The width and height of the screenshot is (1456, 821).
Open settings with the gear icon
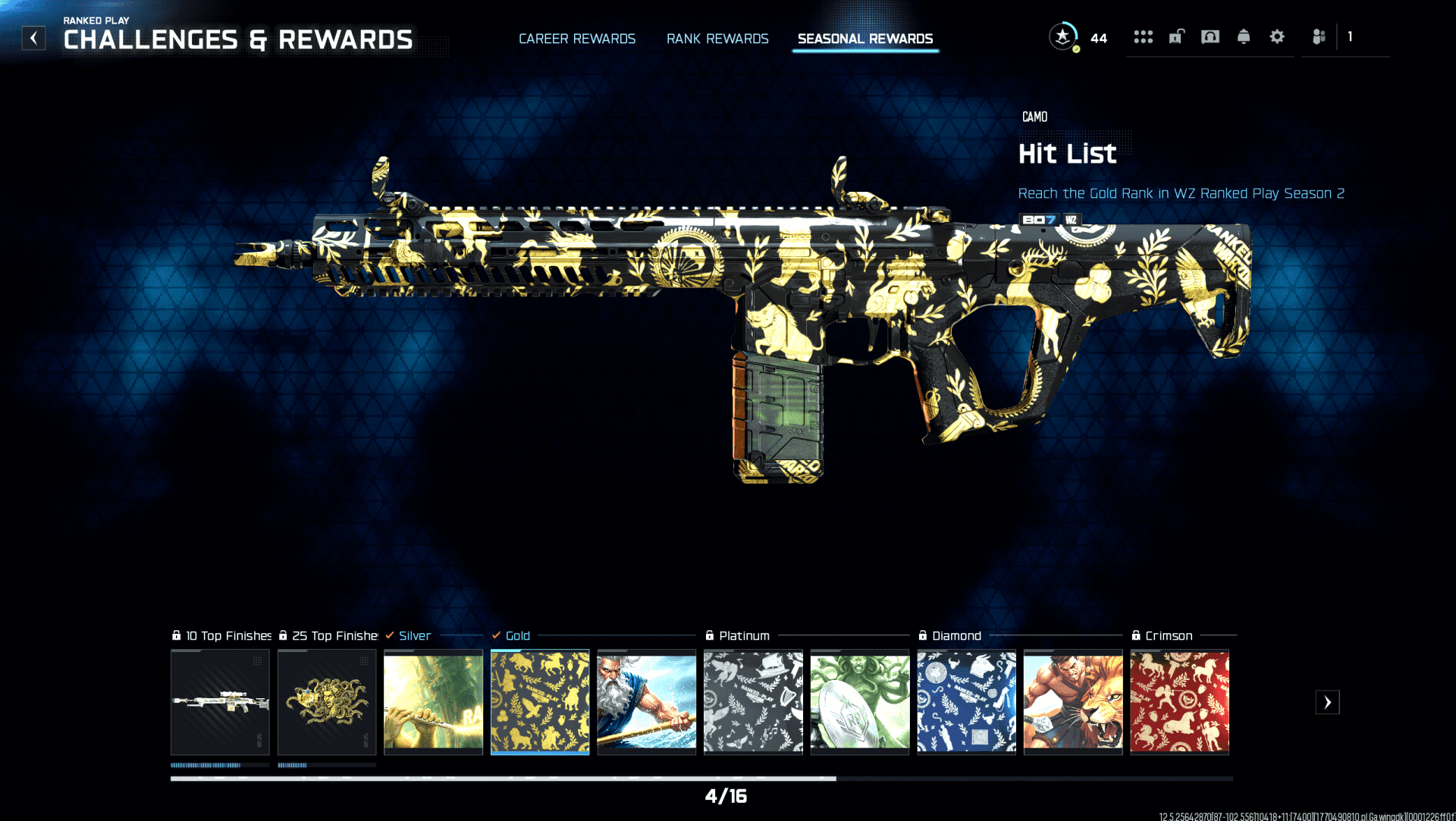(x=1277, y=36)
